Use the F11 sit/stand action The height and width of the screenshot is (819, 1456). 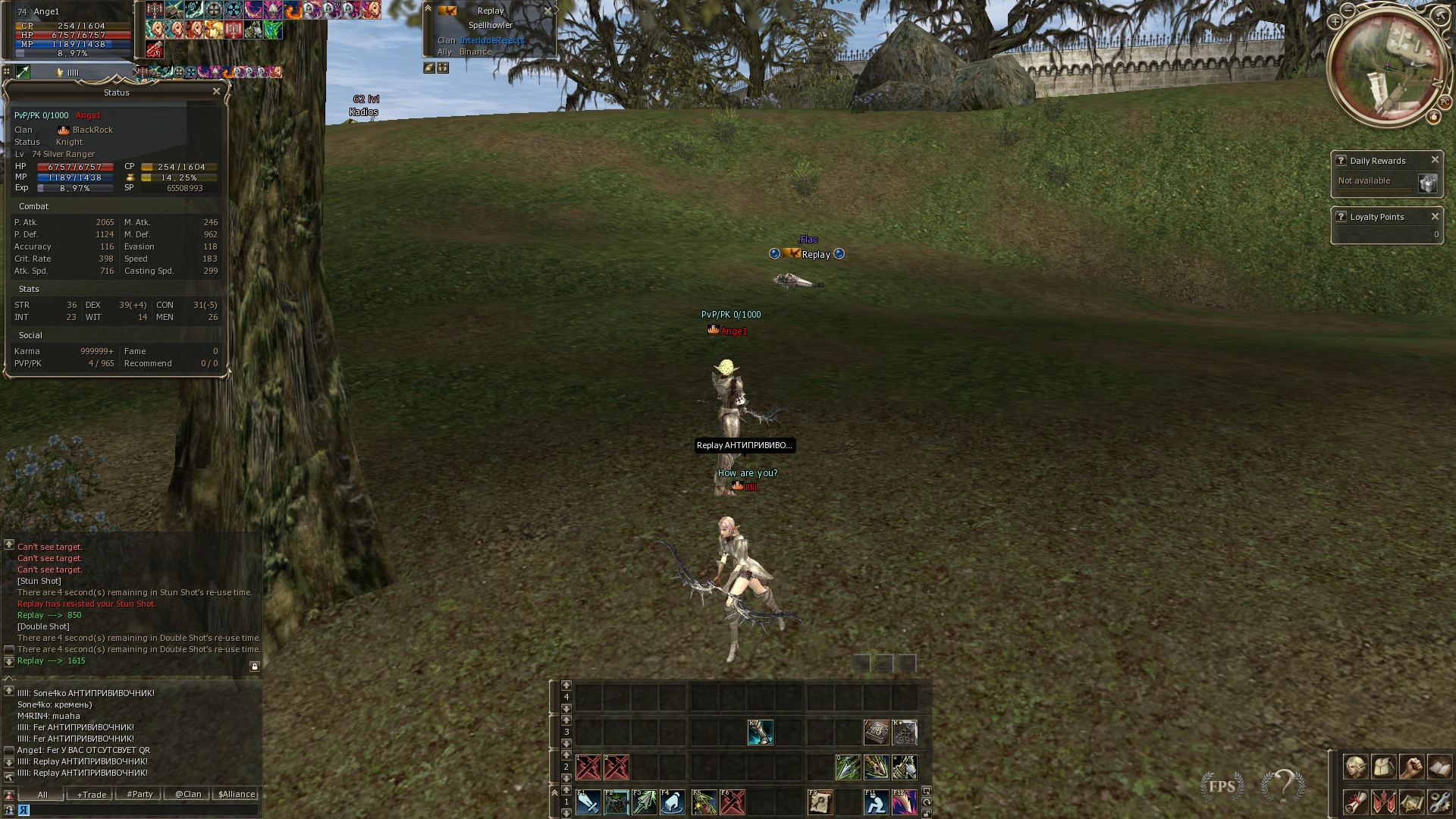tap(876, 802)
